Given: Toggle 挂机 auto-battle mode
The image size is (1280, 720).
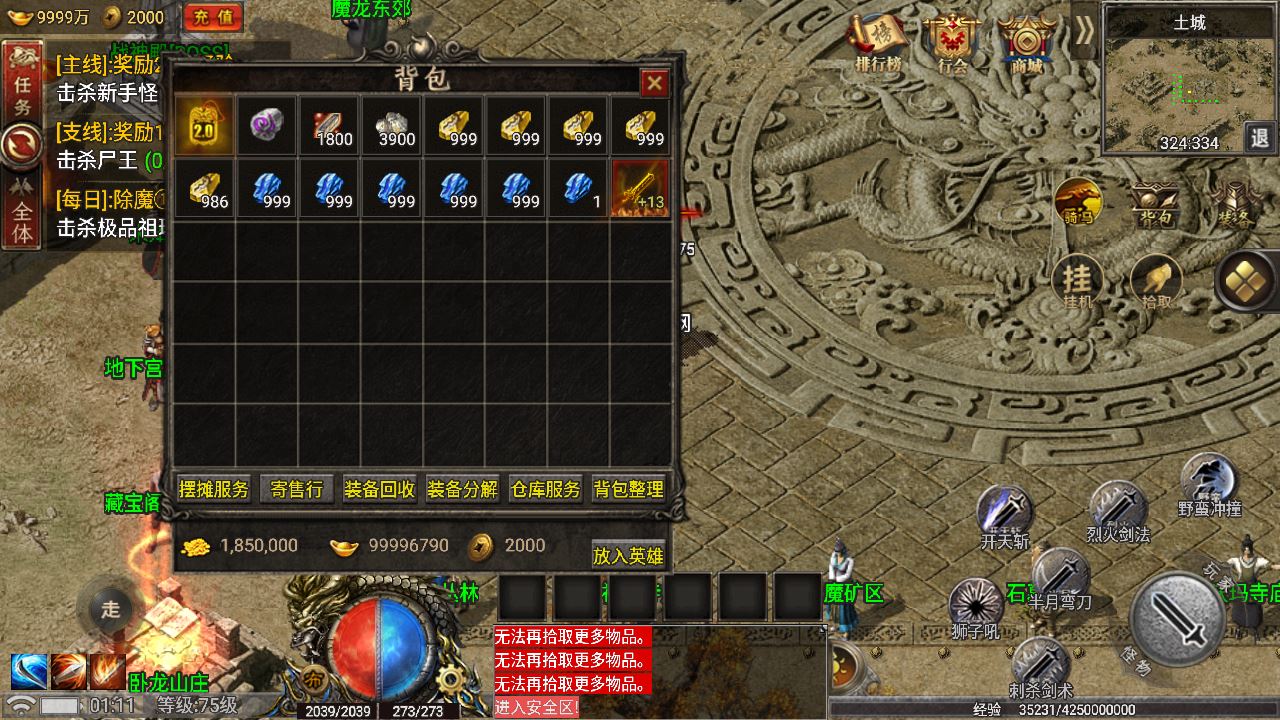Looking at the screenshot, I should [1077, 282].
